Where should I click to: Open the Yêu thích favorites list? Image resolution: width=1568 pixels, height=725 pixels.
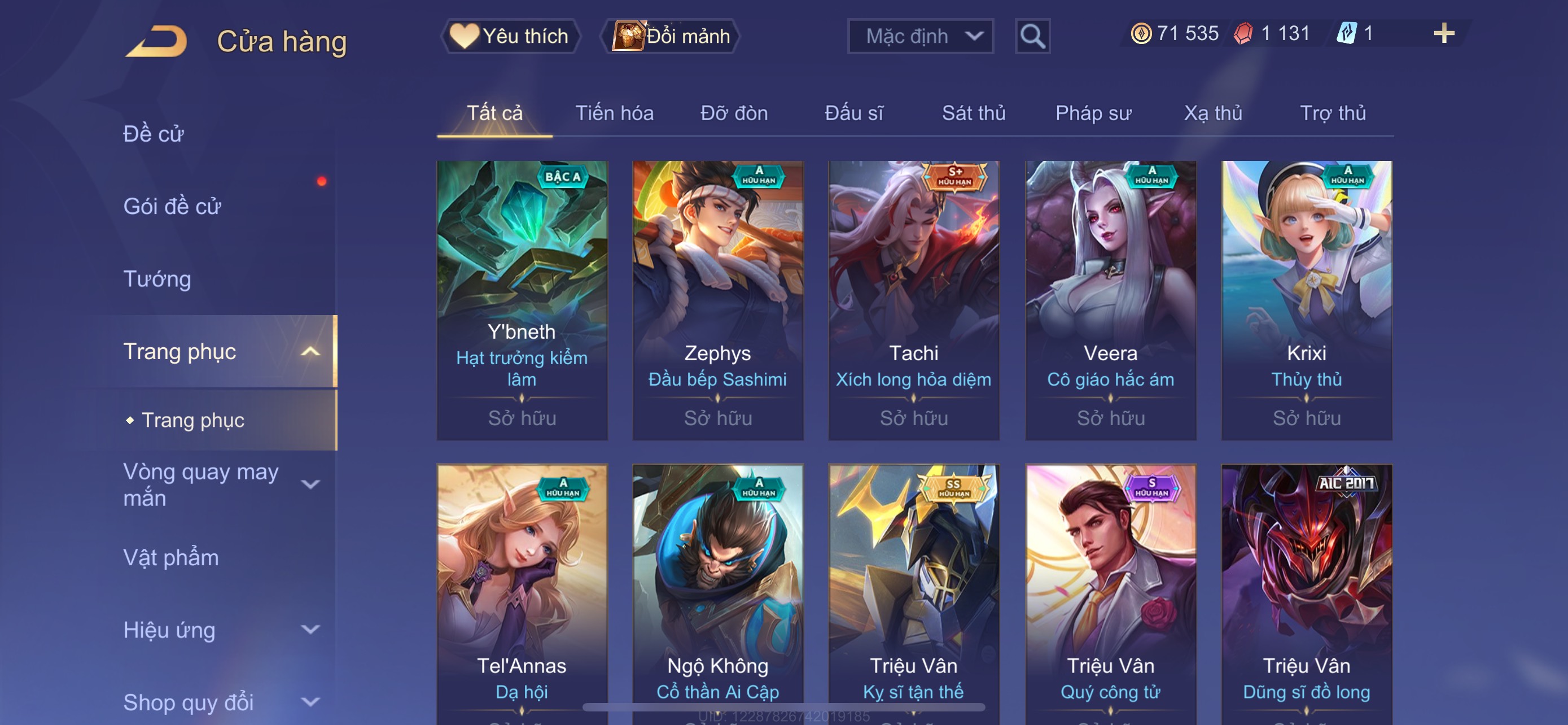[x=510, y=36]
